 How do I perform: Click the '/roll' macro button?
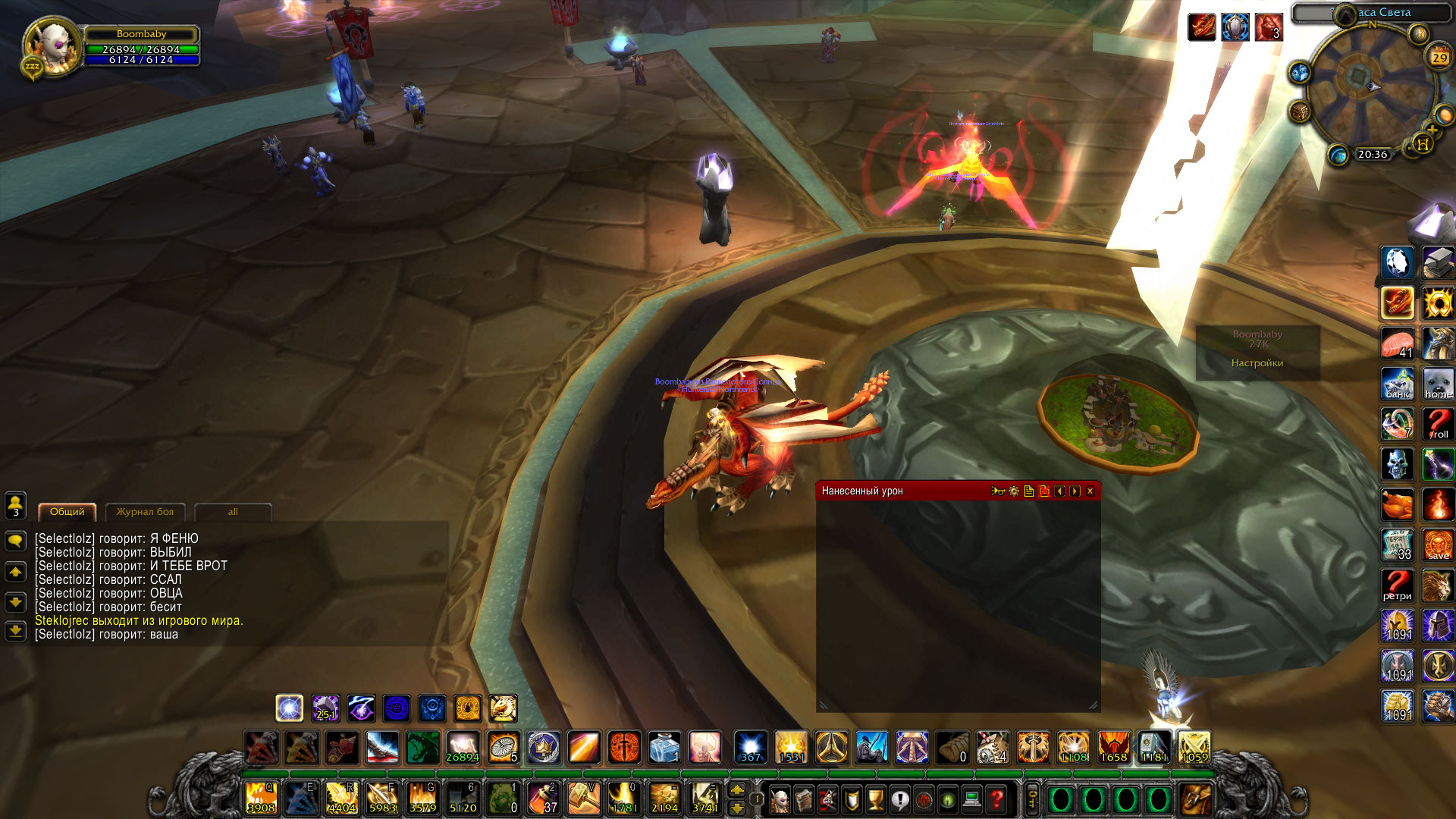pyautogui.click(x=1437, y=424)
